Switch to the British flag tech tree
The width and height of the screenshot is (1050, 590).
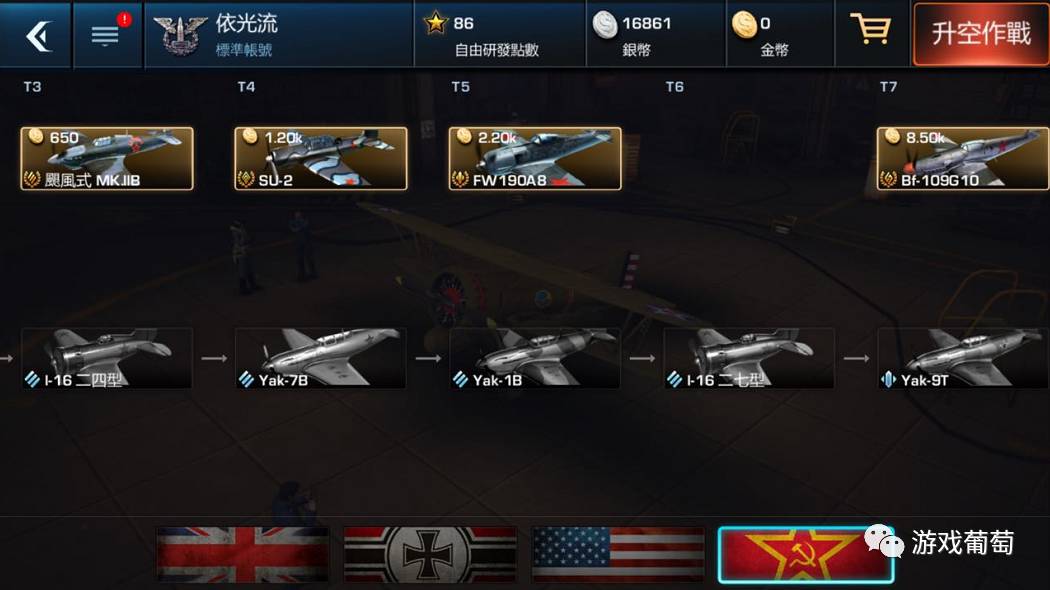click(x=242, y=554)
